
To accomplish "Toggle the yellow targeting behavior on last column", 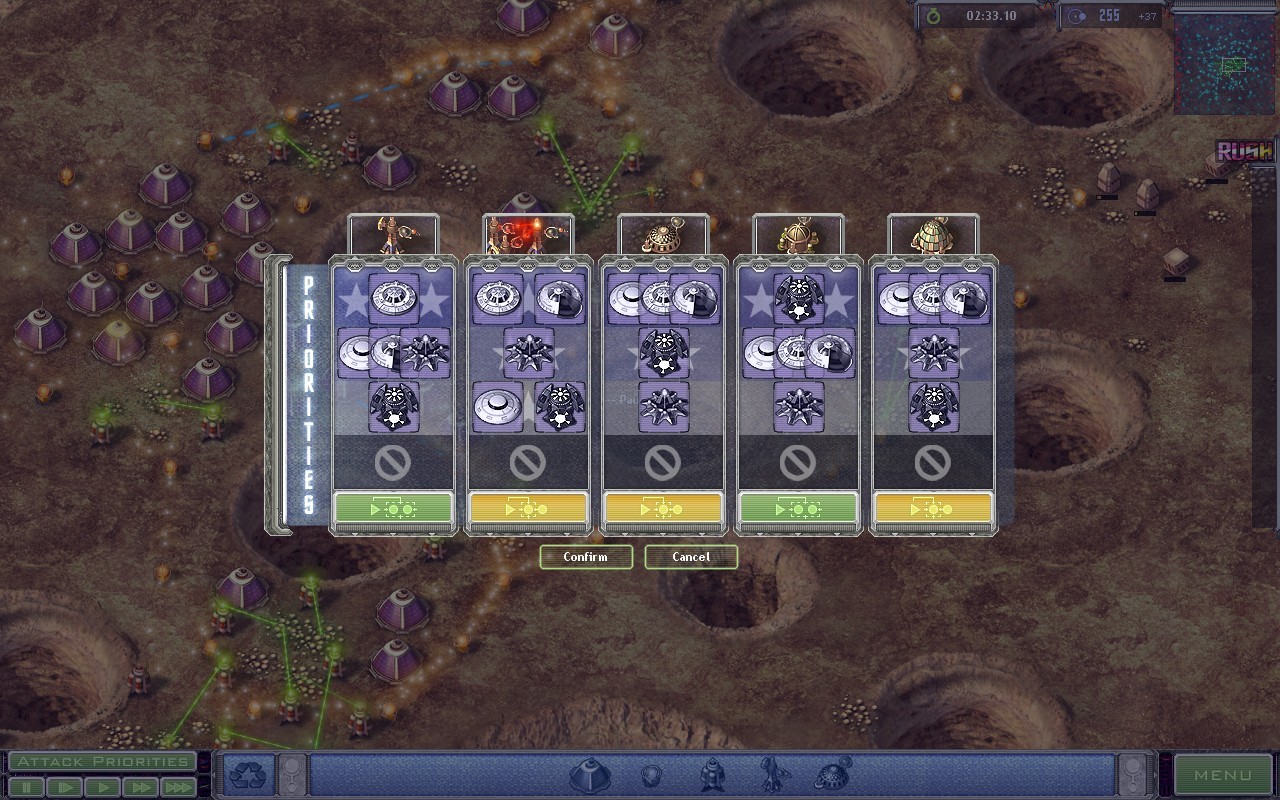I will coord(933,511).
